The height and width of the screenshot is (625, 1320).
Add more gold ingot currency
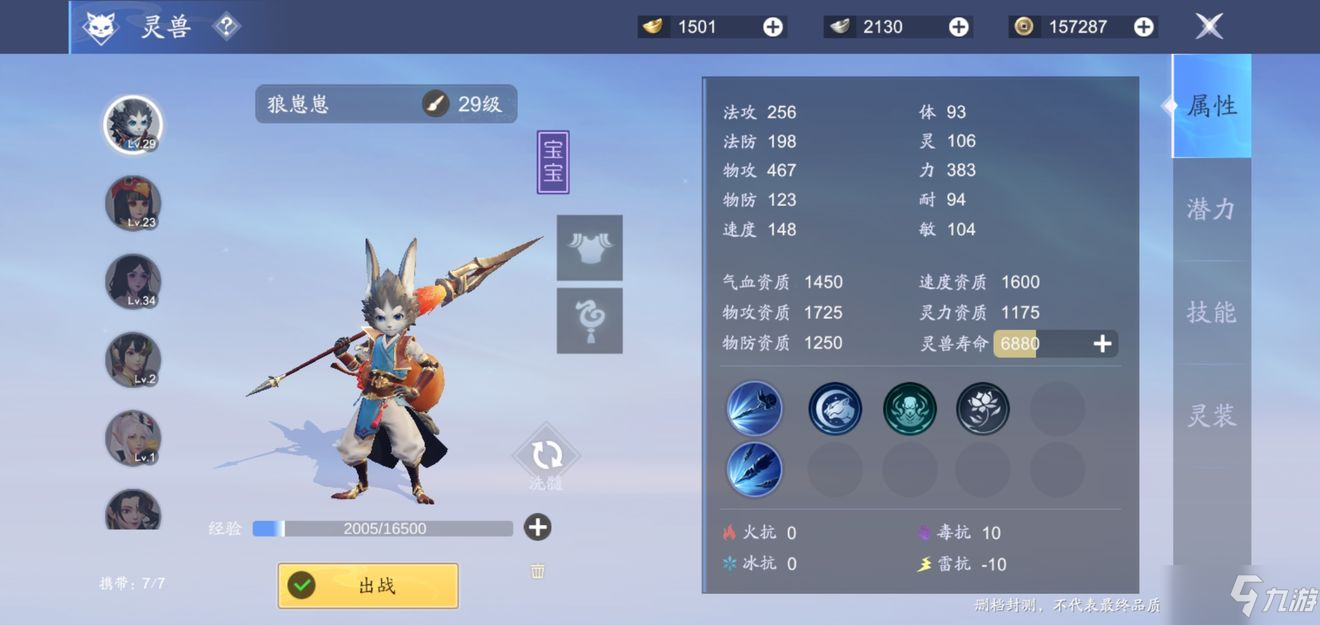pos(773,27)
